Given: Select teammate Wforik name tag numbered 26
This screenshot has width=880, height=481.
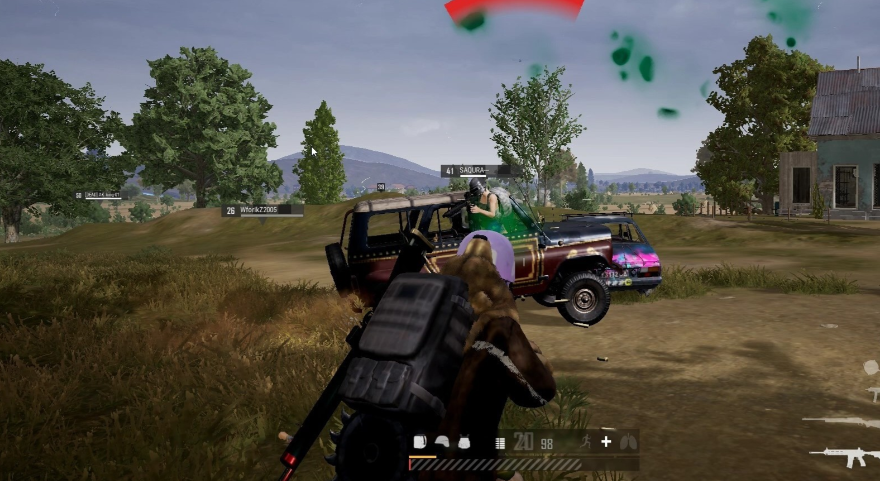Looking at the screenshot, I should (262, 210).
